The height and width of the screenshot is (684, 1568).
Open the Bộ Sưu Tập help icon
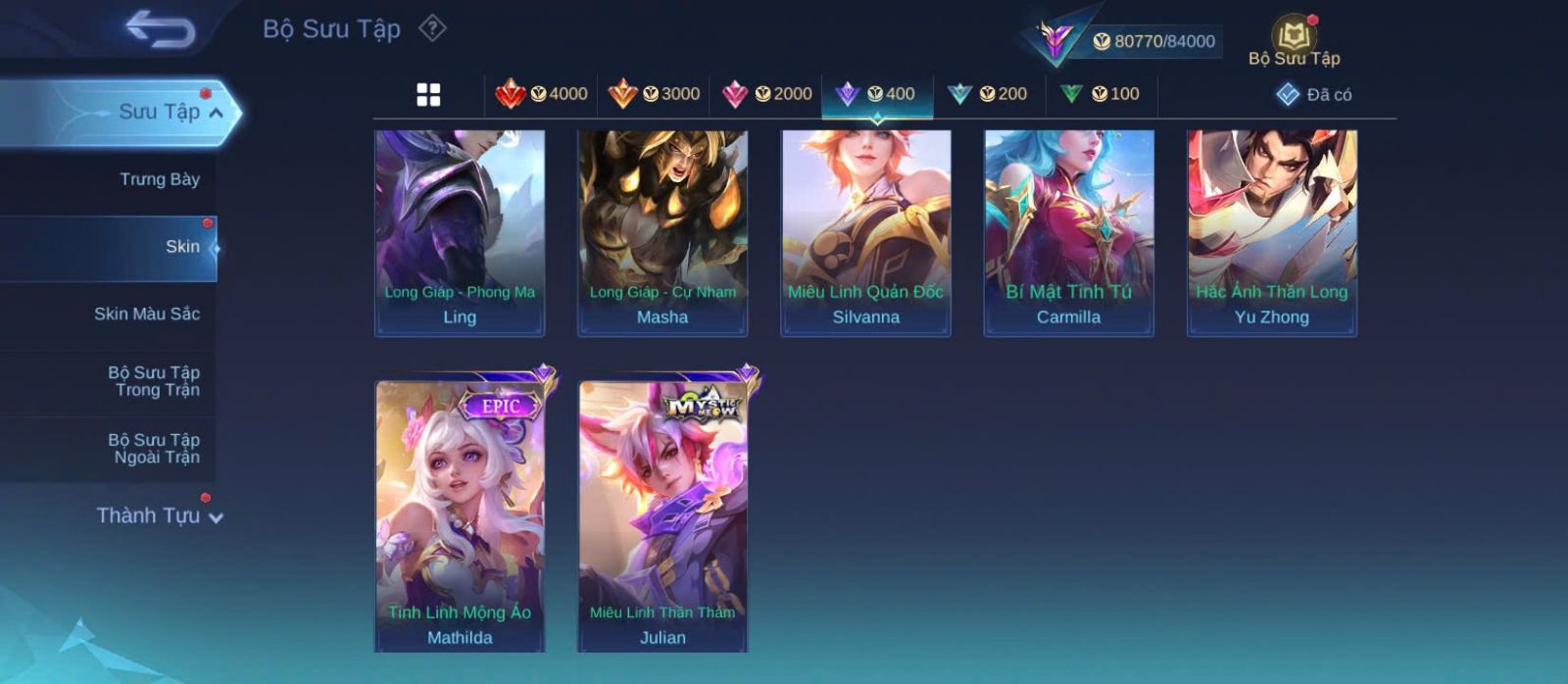(432, 28)
